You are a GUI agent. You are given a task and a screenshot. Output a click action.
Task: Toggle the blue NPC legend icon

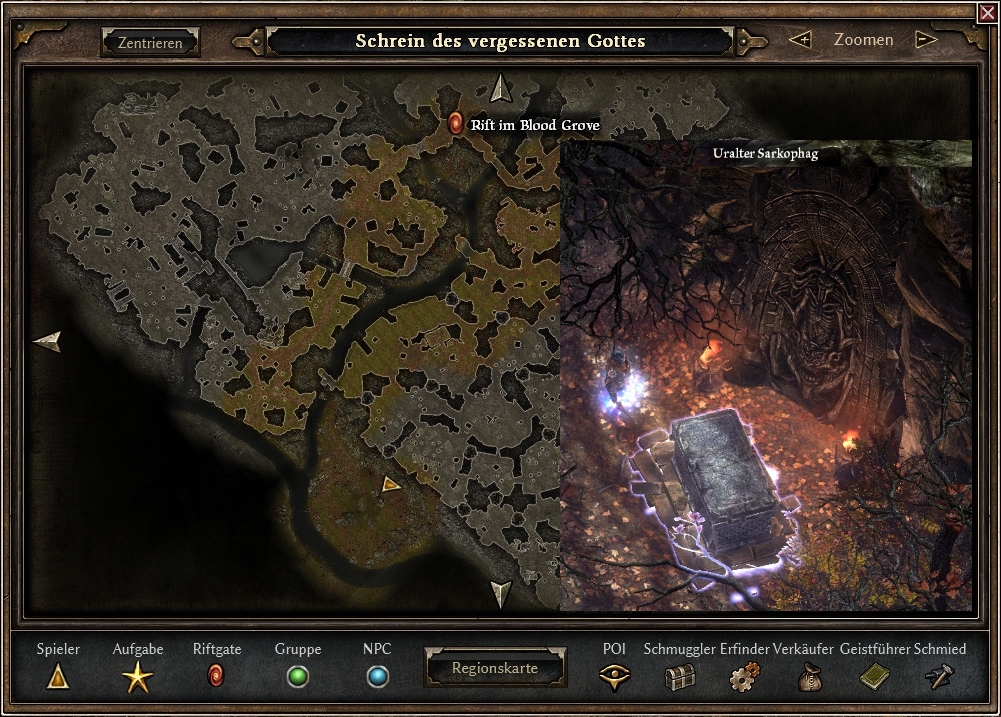coord(377,677)
